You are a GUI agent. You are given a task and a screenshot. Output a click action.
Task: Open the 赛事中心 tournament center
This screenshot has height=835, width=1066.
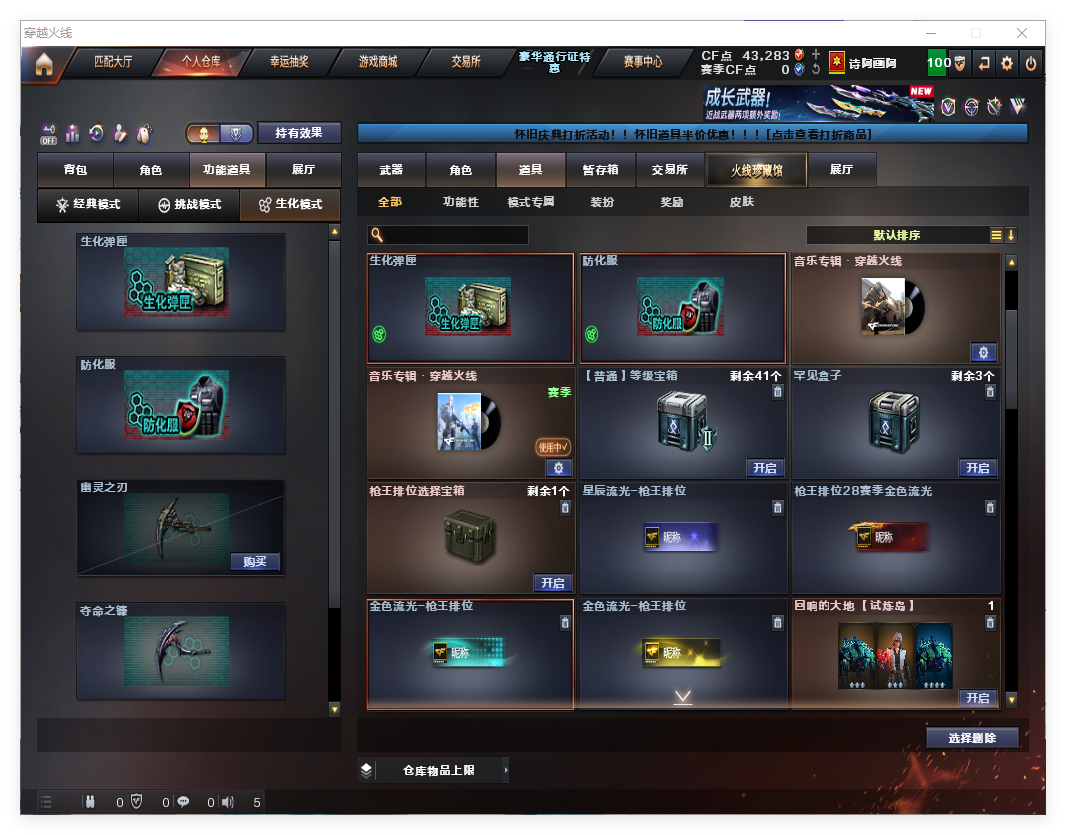(642, 62)
